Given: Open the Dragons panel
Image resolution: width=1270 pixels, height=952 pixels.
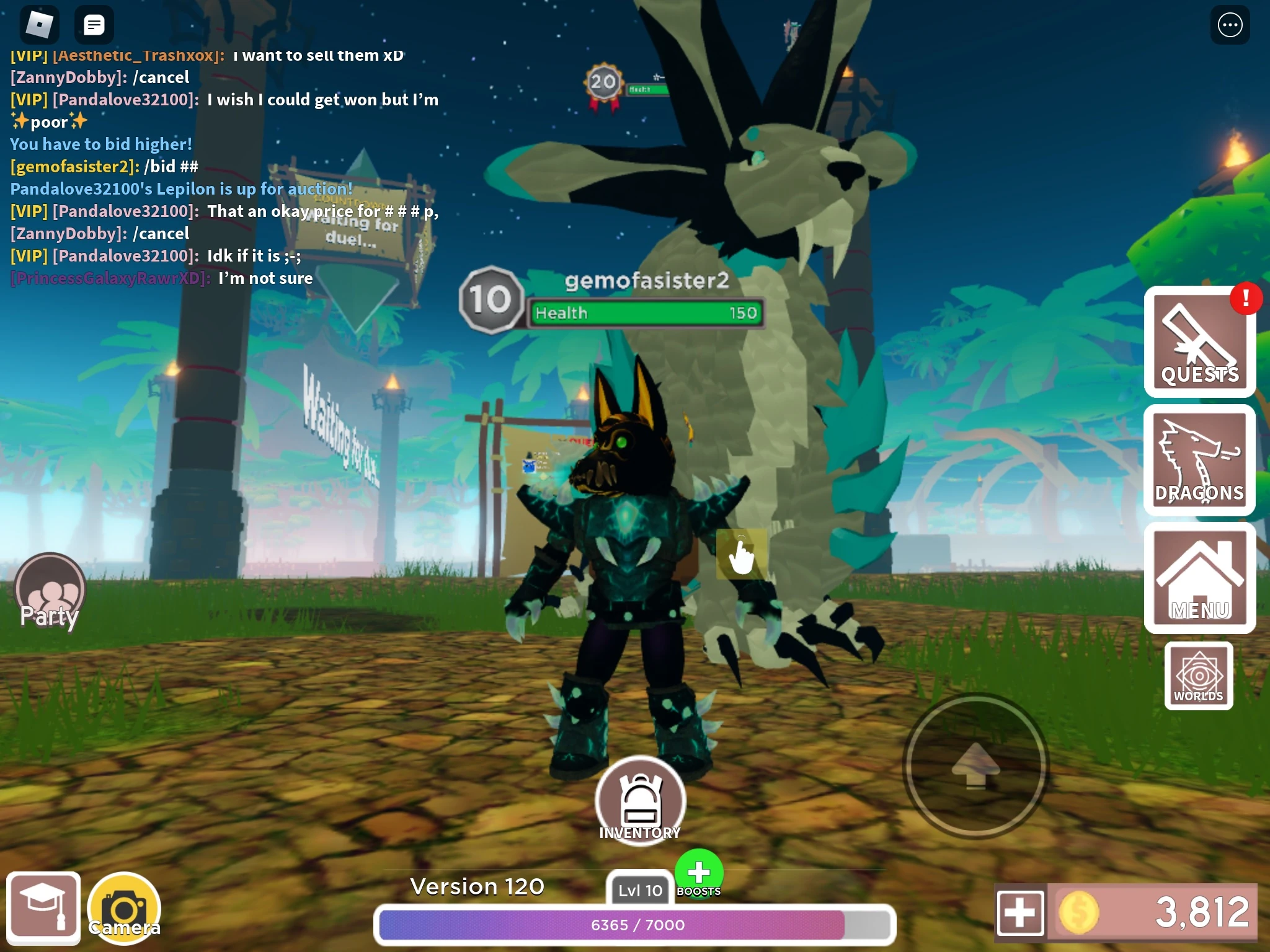Looking at the screenshot, I should click(1201, 460).
